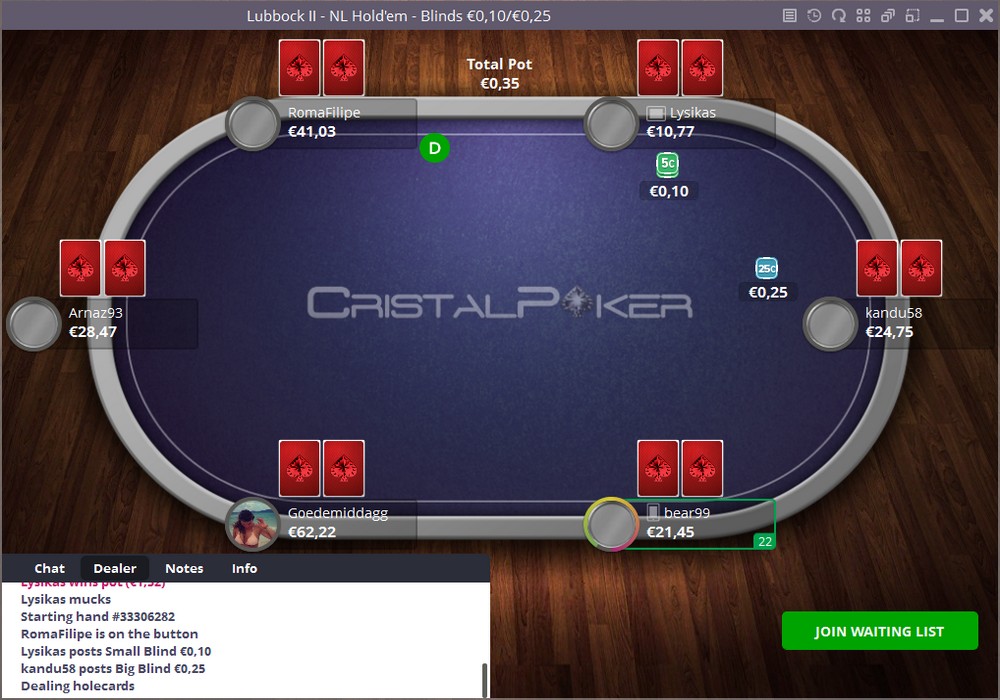This screenshot has width=1000, height=700.
Task: Click the circular arrow refresh icon
Action: point(839,15)
